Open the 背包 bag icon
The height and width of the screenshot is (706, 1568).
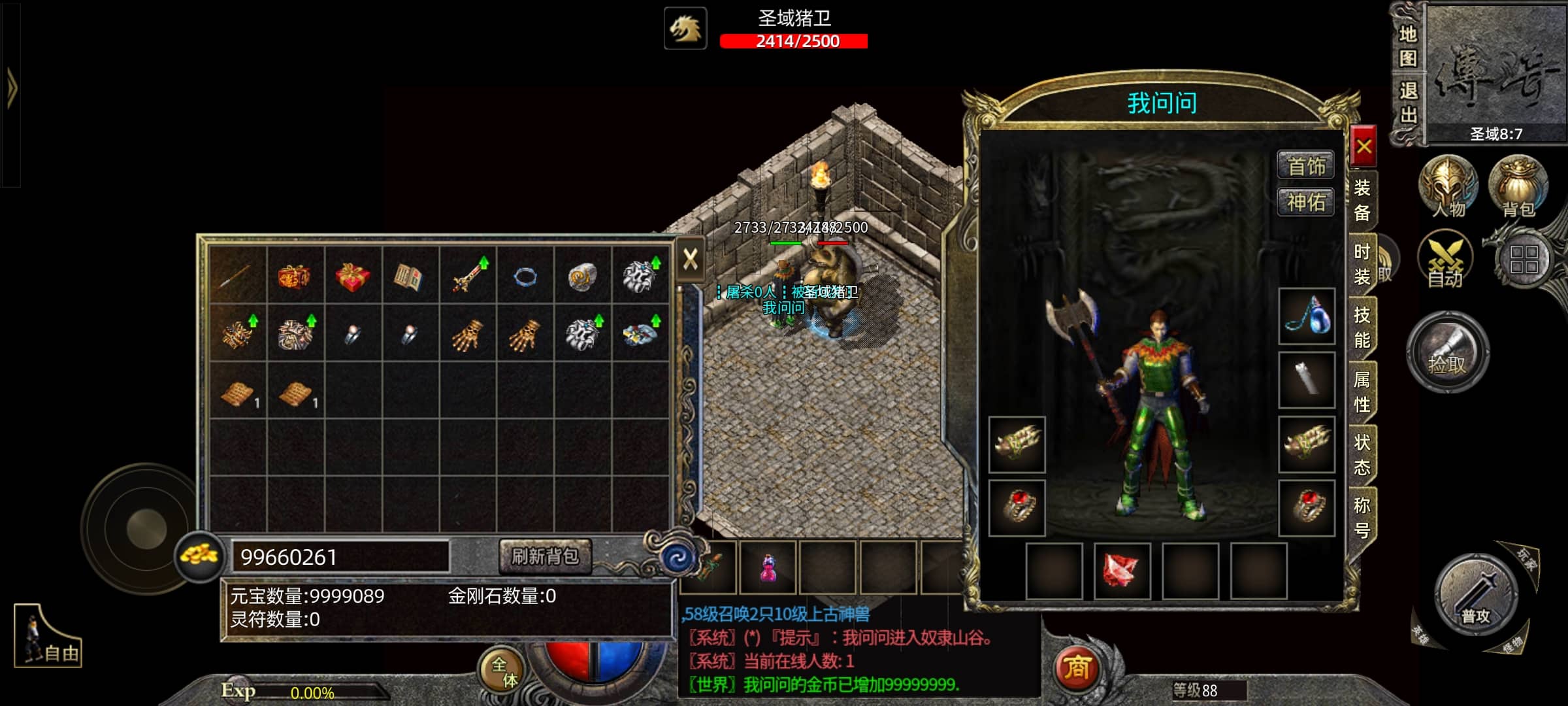[x=1518, y=186]
